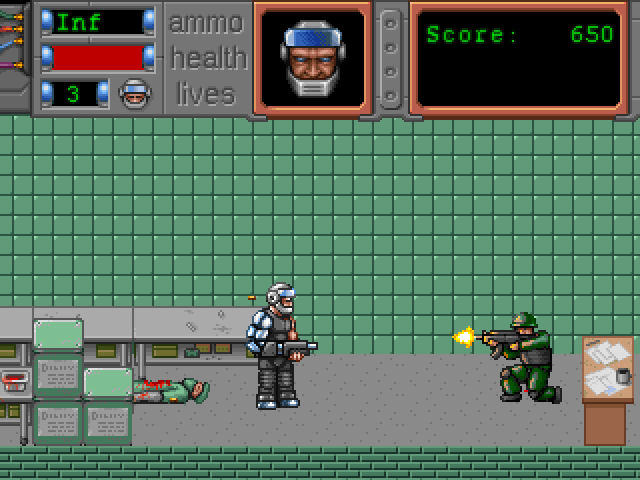This screenshot has width=640, height=480.
Task: Click the armored soldier portrait
Action: point(312,58)
